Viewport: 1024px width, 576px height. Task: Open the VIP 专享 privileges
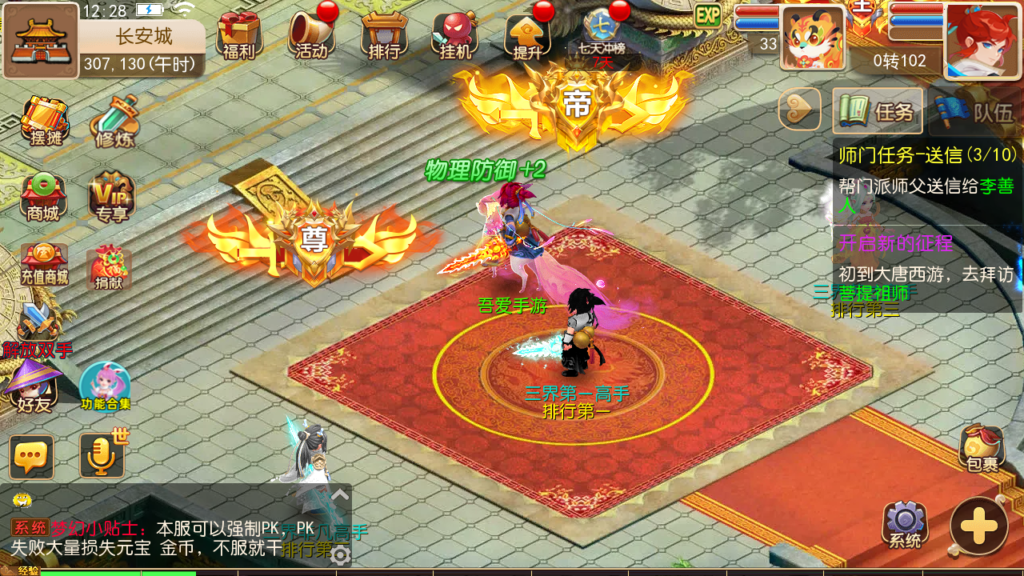112,195
